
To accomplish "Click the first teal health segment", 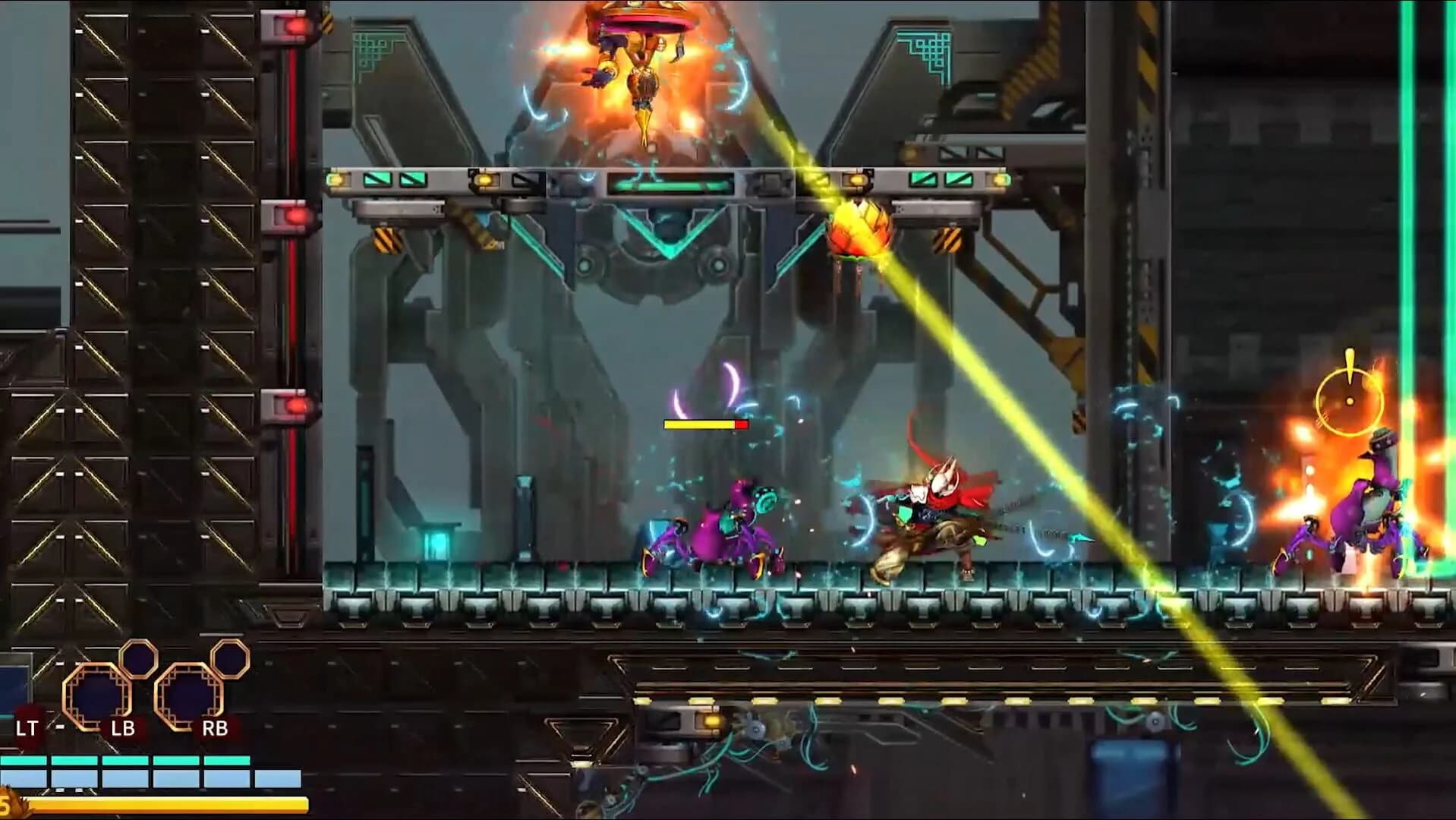I will click(23, 760).
